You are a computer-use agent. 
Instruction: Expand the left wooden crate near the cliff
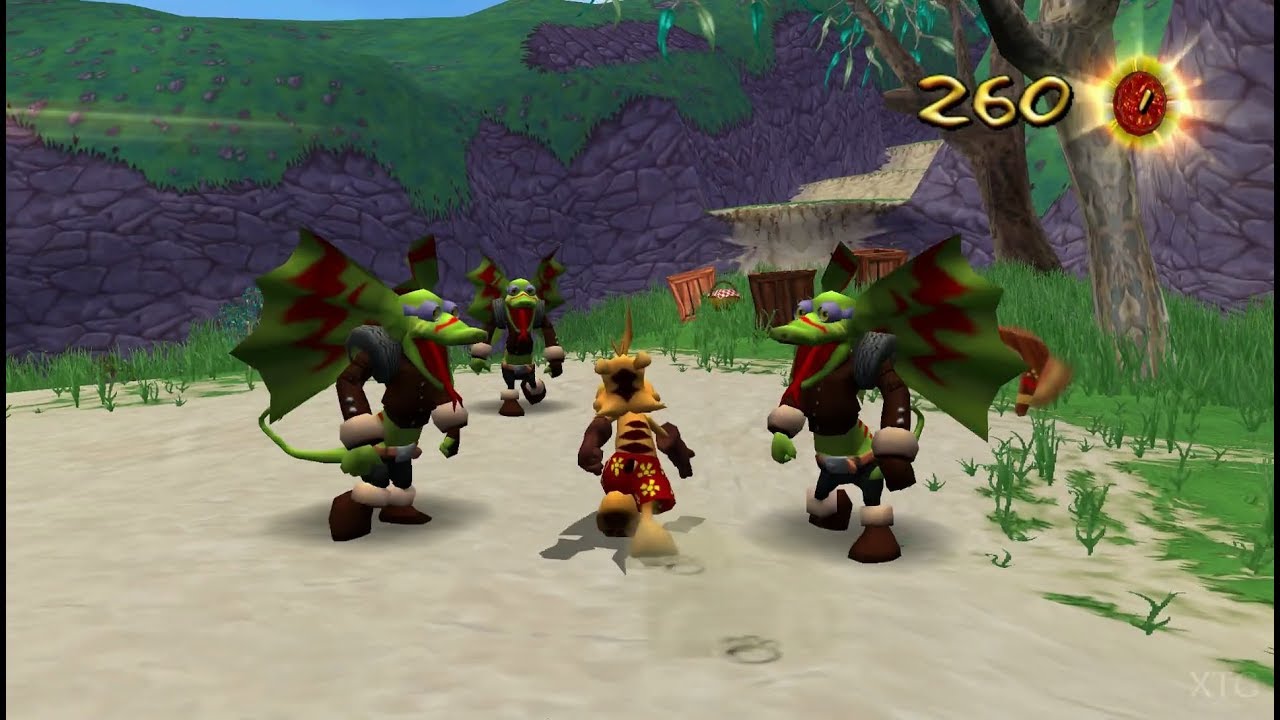click(x=691, y=293)
